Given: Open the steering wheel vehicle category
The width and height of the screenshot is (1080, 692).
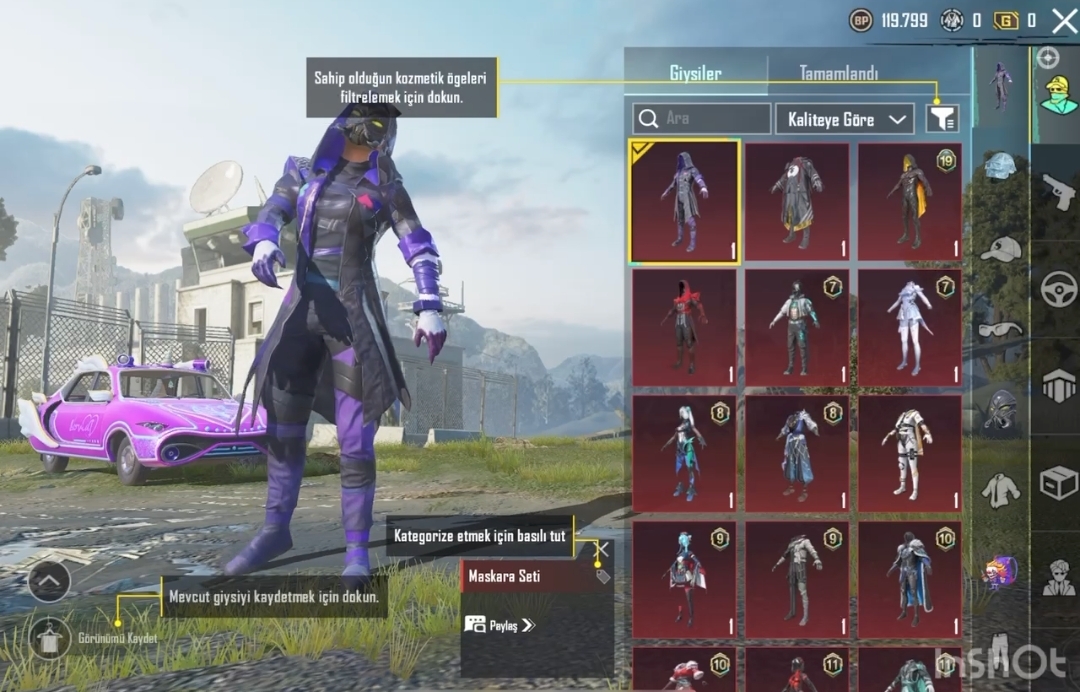Looking at the screenshot, I should point(1058,288).
